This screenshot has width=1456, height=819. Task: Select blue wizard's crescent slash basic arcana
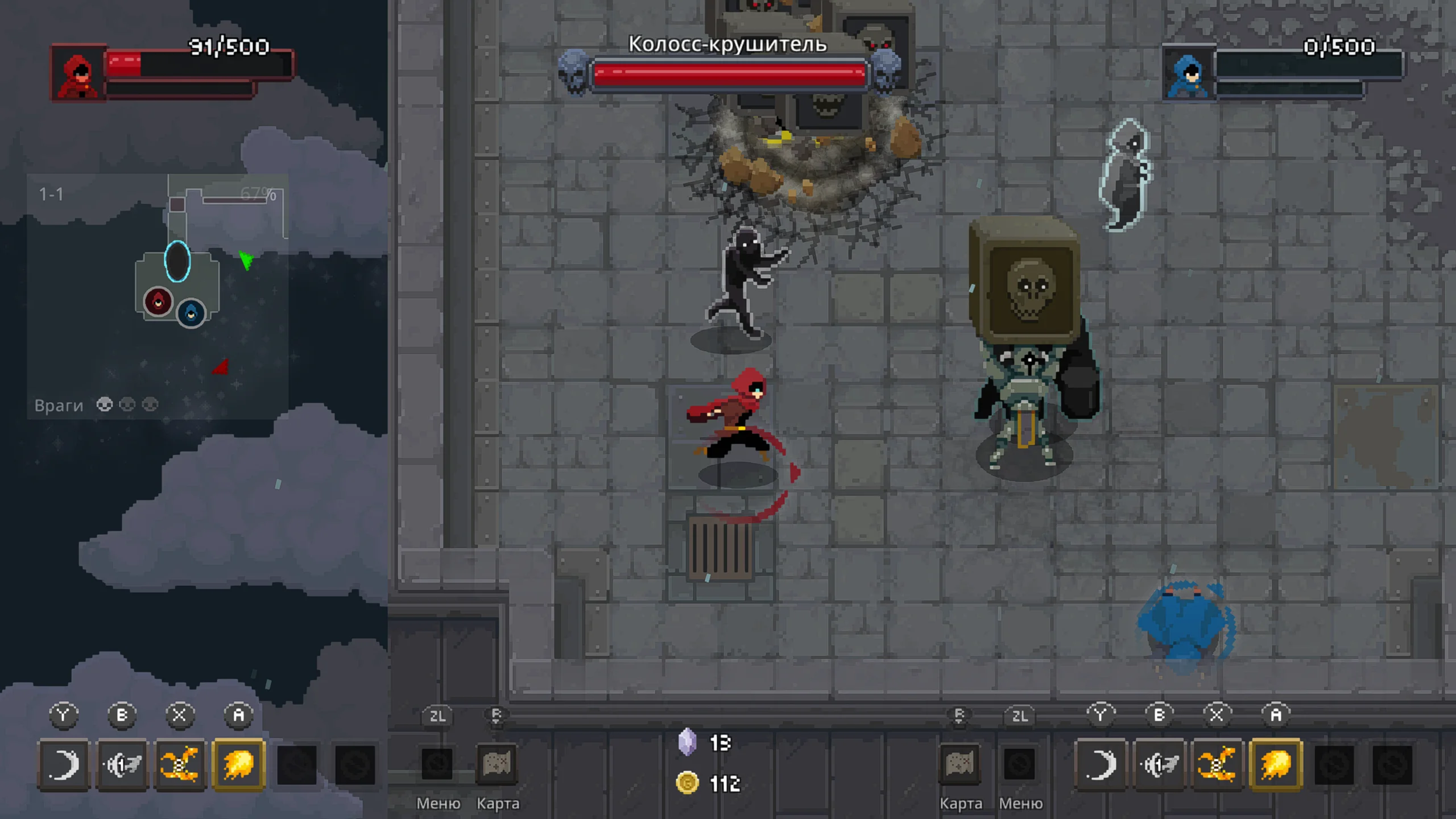pyautogui.click(x=1101, y=764)
